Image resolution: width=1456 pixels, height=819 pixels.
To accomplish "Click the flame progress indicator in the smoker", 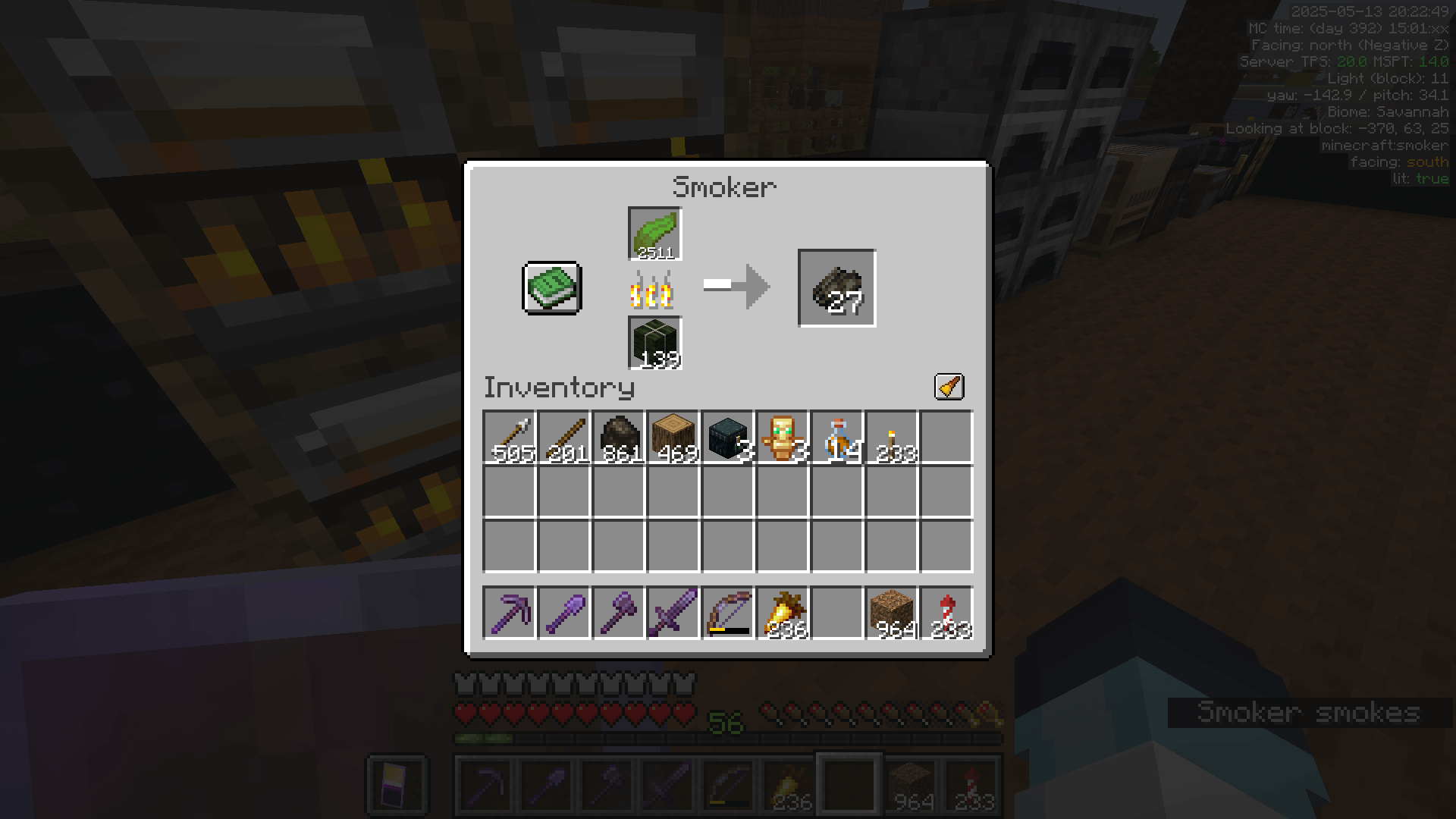I will (x=654, y=290).
